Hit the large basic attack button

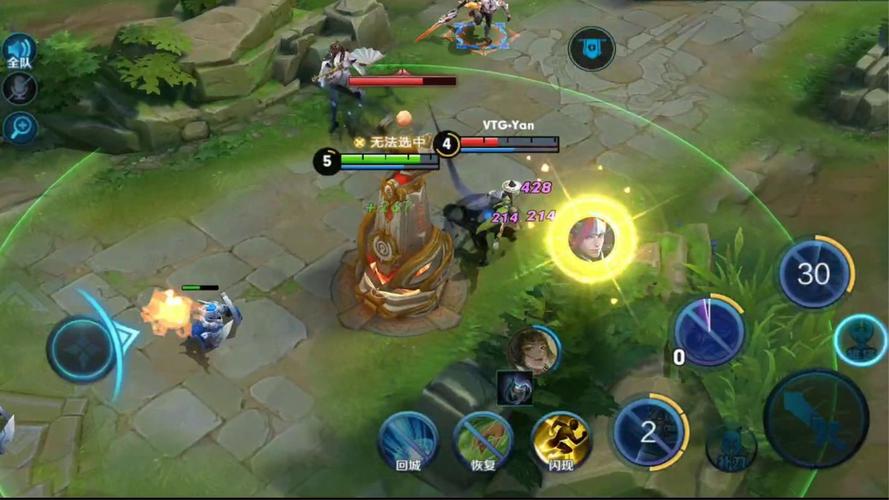[x=815, y=419]
